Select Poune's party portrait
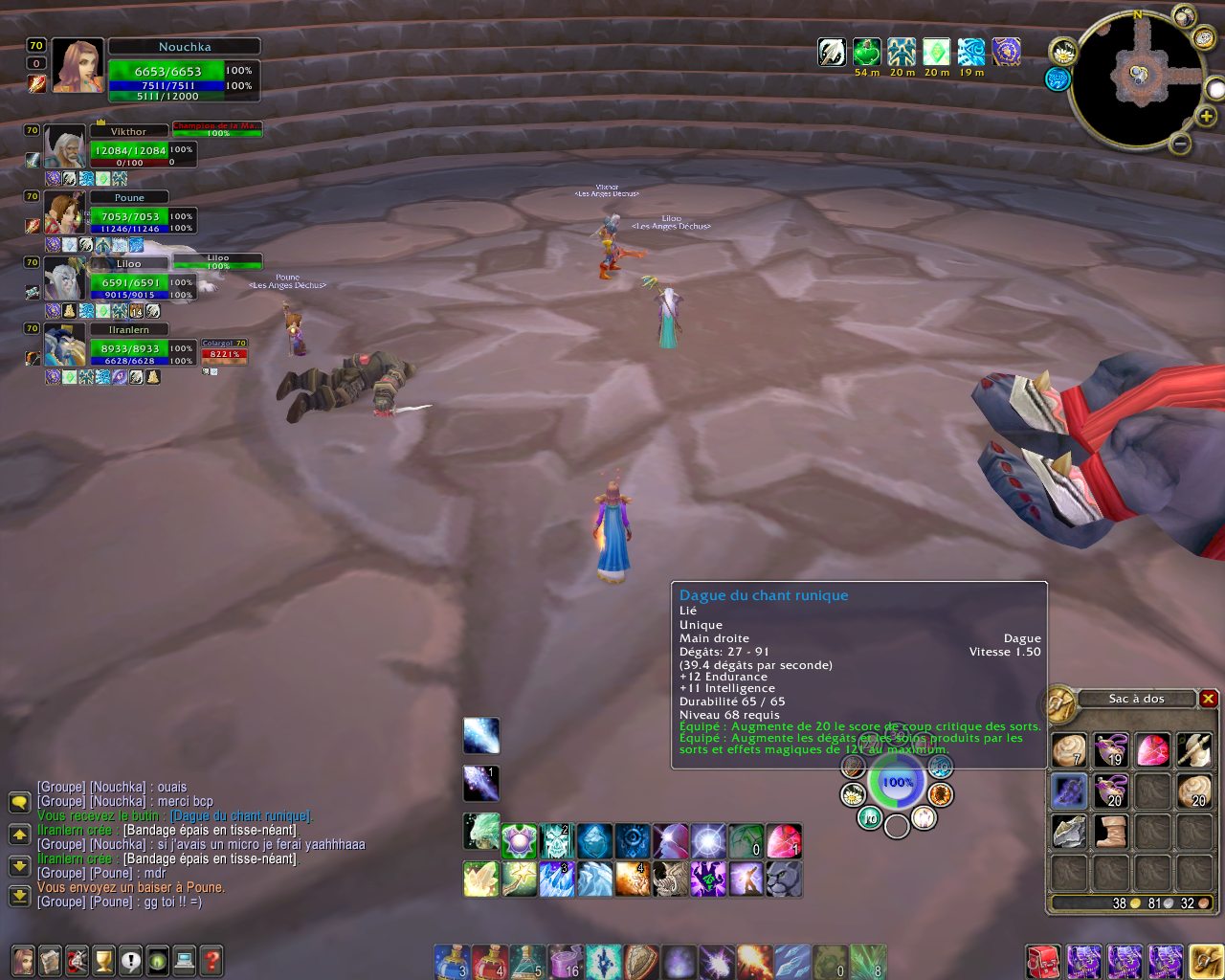The width and height of the screenshot is (1225, 980). tap(64, 213)
